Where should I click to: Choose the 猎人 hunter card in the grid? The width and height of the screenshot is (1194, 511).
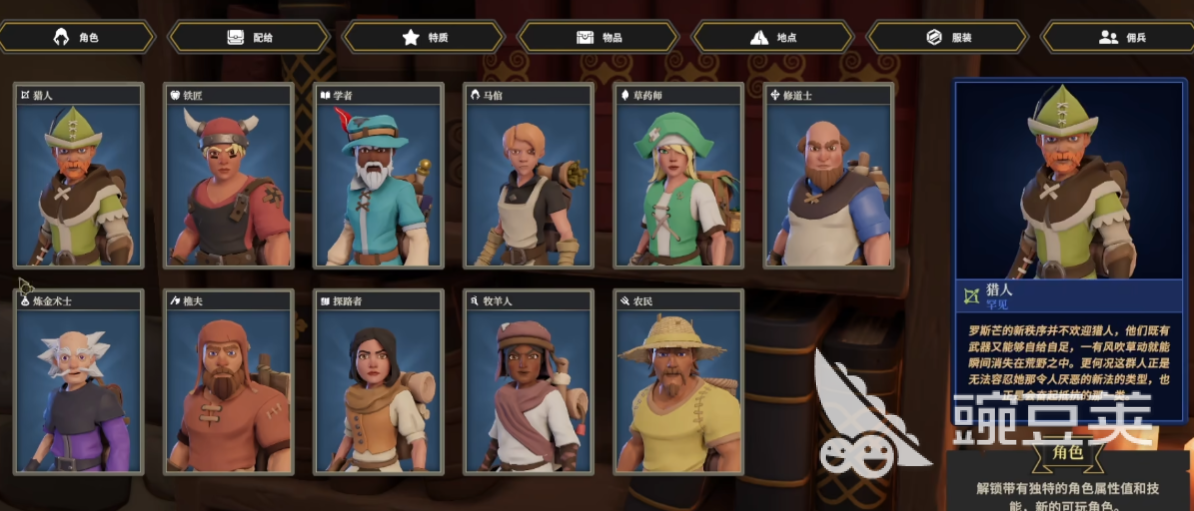click(79, 177)
